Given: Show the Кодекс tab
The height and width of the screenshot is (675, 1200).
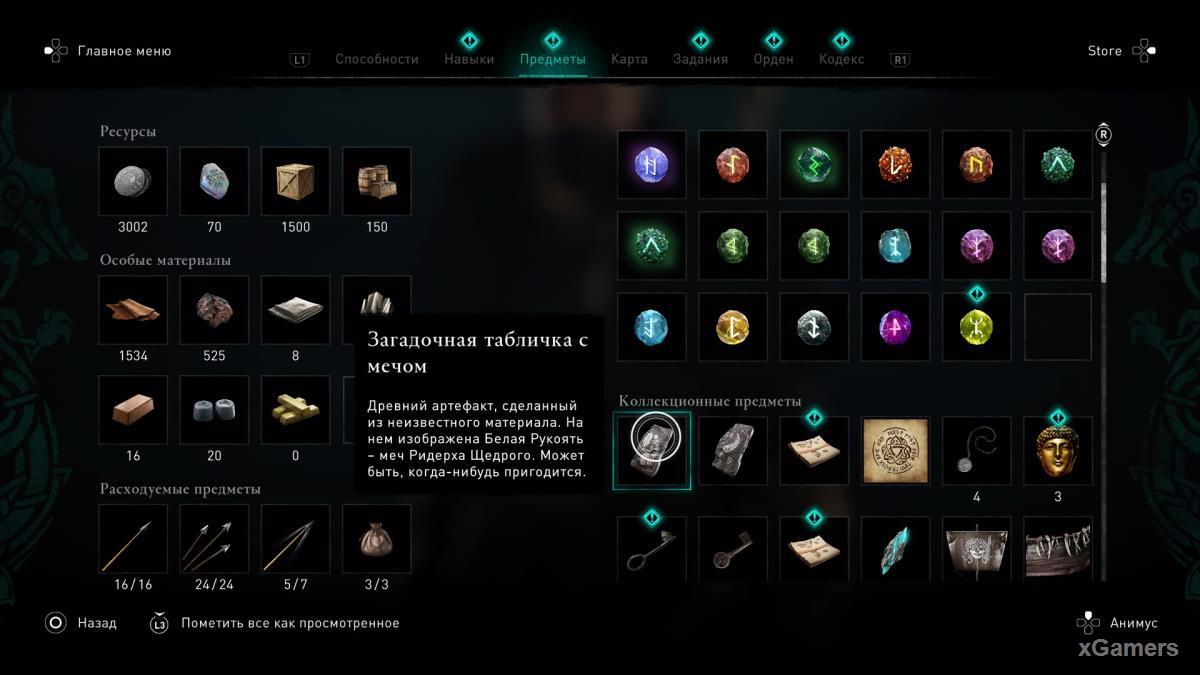Looking at the screenshot, I should 841,59.
